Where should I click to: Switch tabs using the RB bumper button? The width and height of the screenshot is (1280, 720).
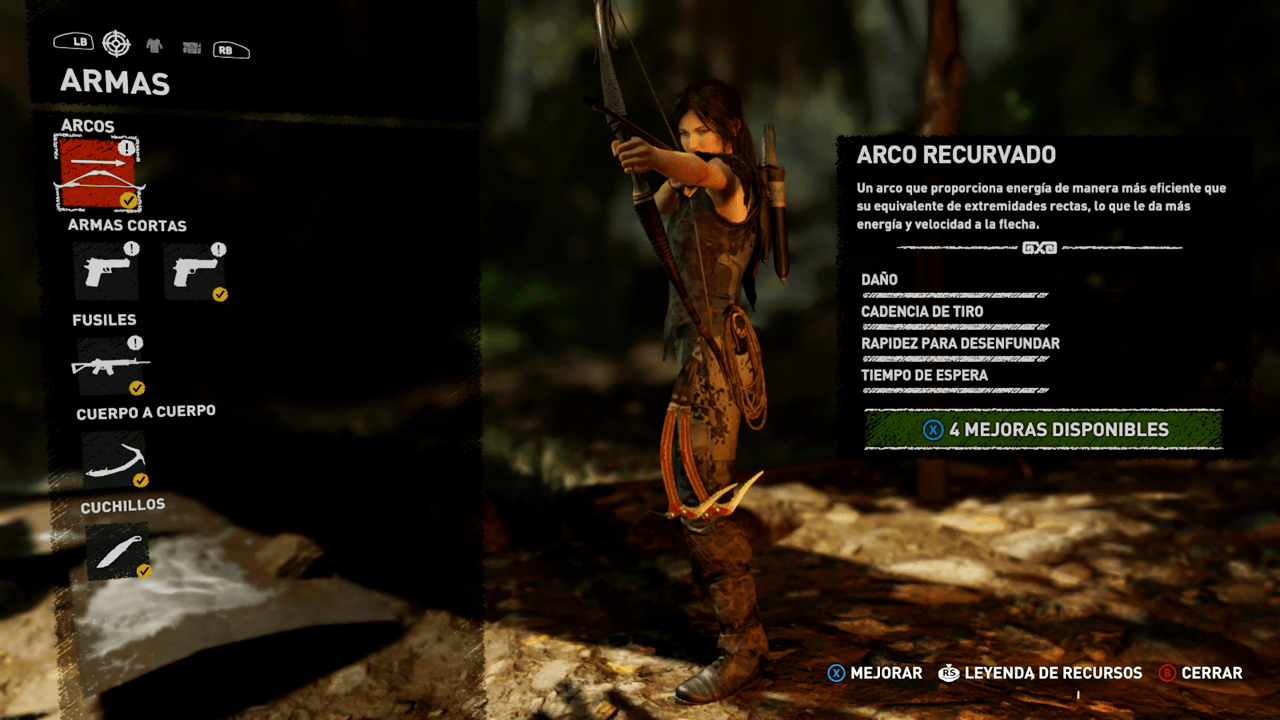pos(230,47)
